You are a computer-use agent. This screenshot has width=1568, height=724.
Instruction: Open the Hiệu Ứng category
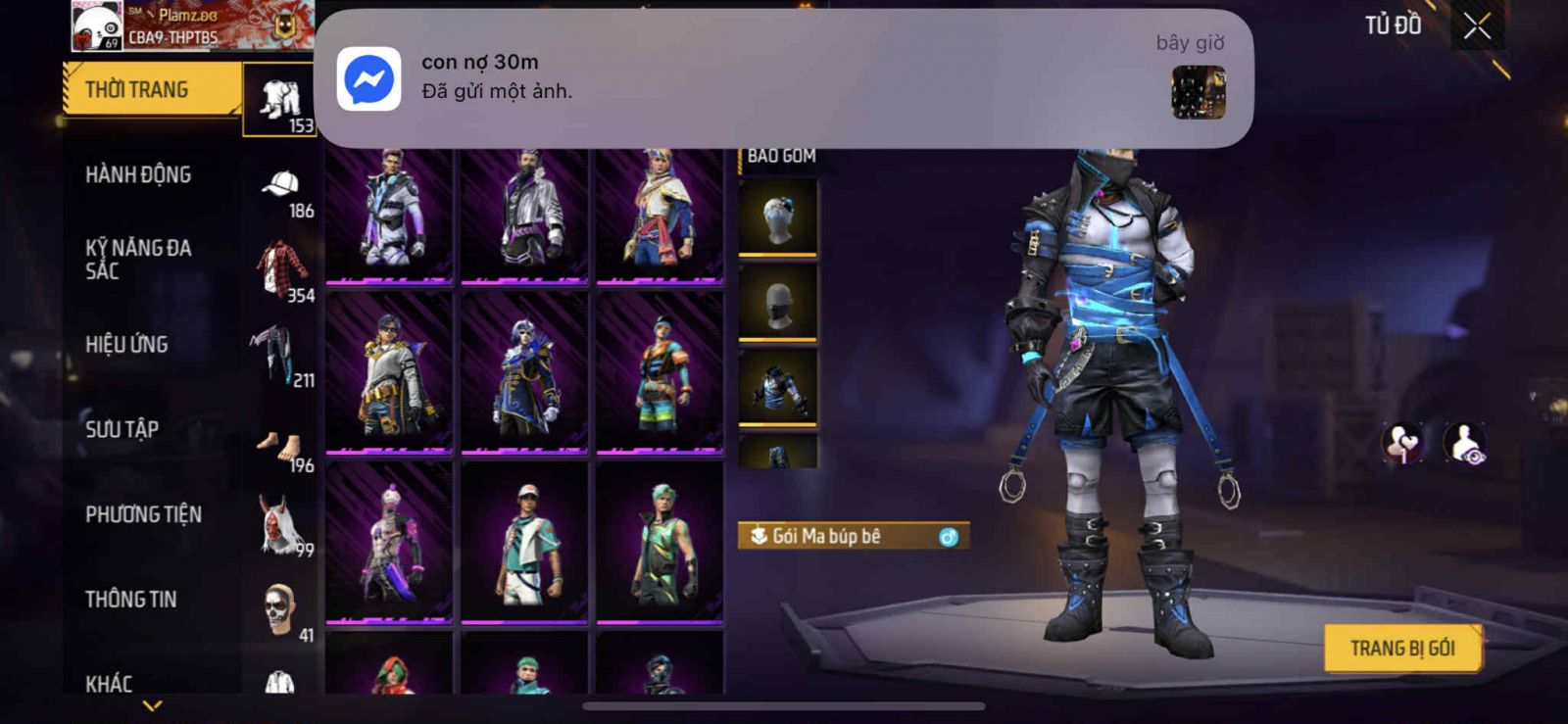[126, 345]
